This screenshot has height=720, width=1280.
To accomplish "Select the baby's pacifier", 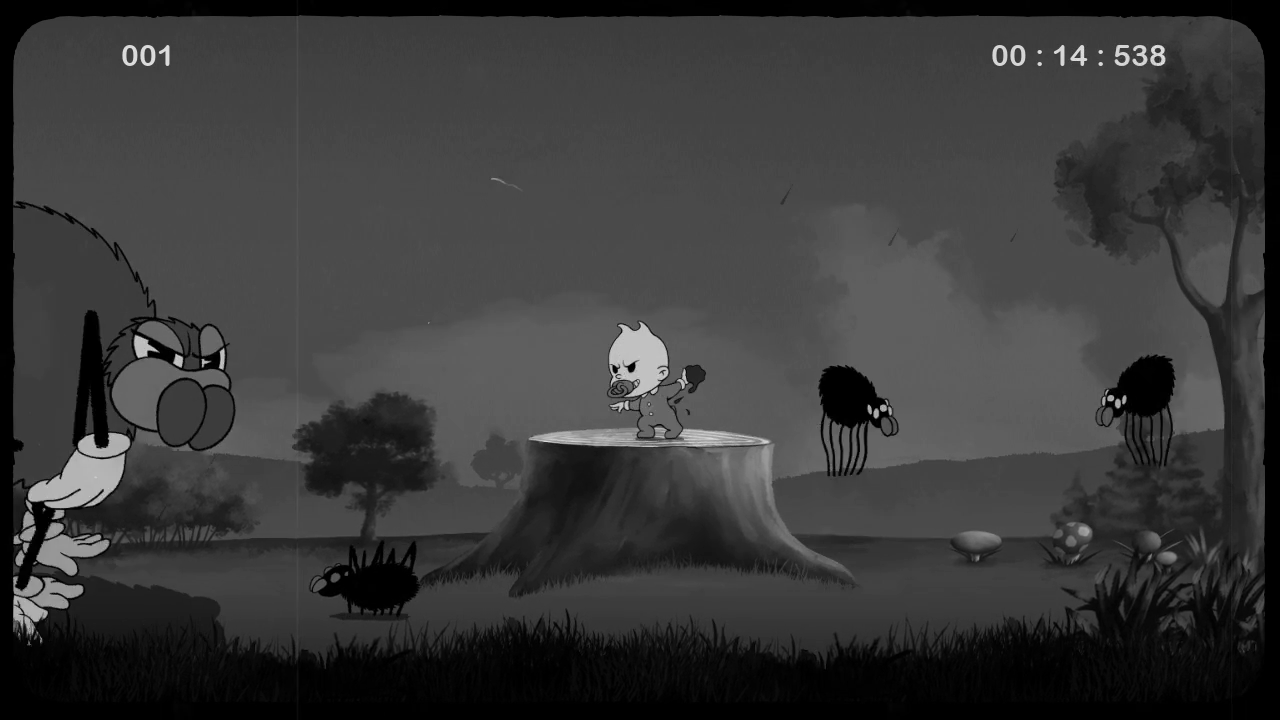I will point(622,390).
